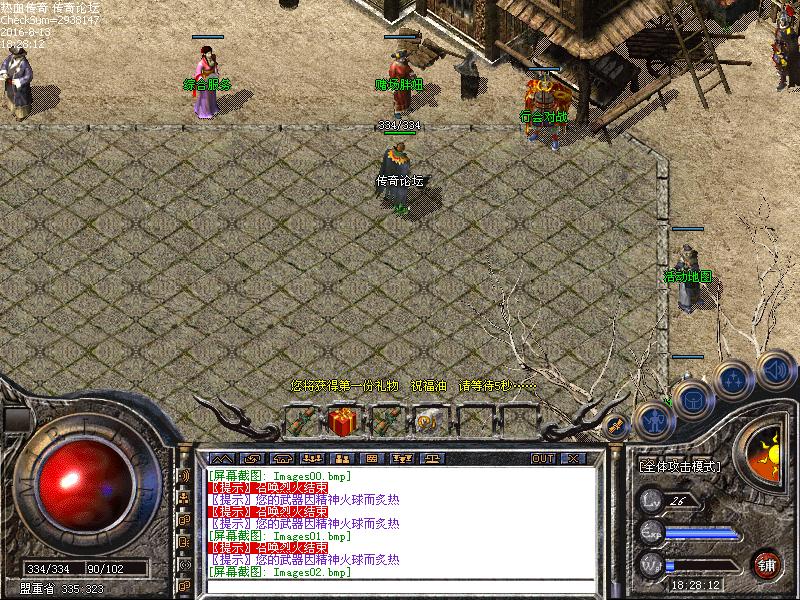Open the skills sparkle round button
The height and width of the screenshot is (600, 800).
coord(734,379)
